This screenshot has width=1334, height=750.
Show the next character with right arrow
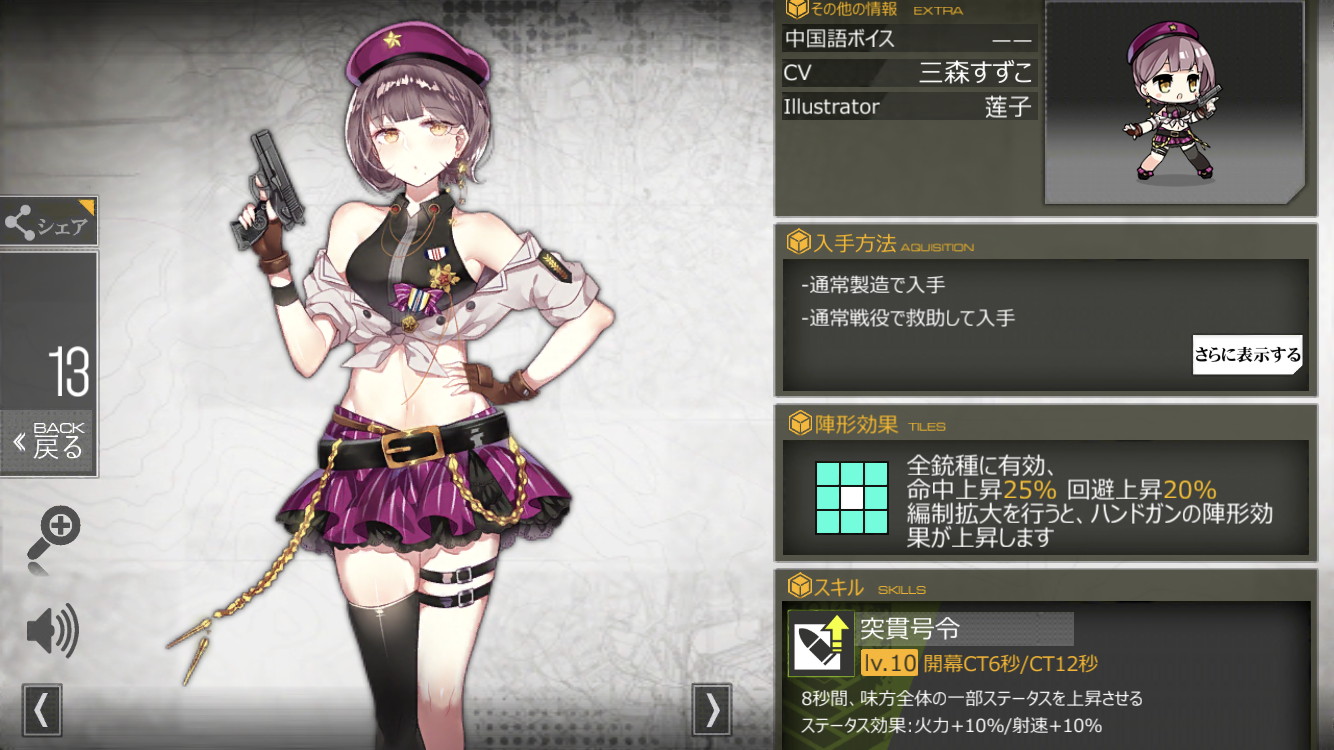click(712, 709)
